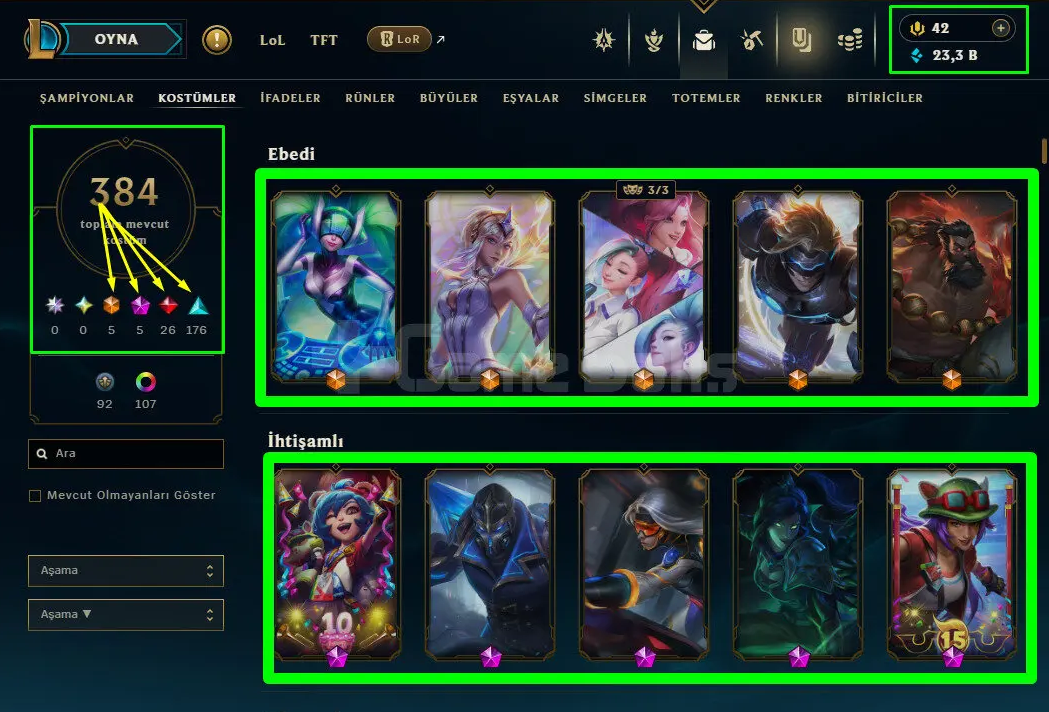Switch to the ŞAMPİYONLAR tab
The image size is (1049, 712).
(x=86, y=98)
